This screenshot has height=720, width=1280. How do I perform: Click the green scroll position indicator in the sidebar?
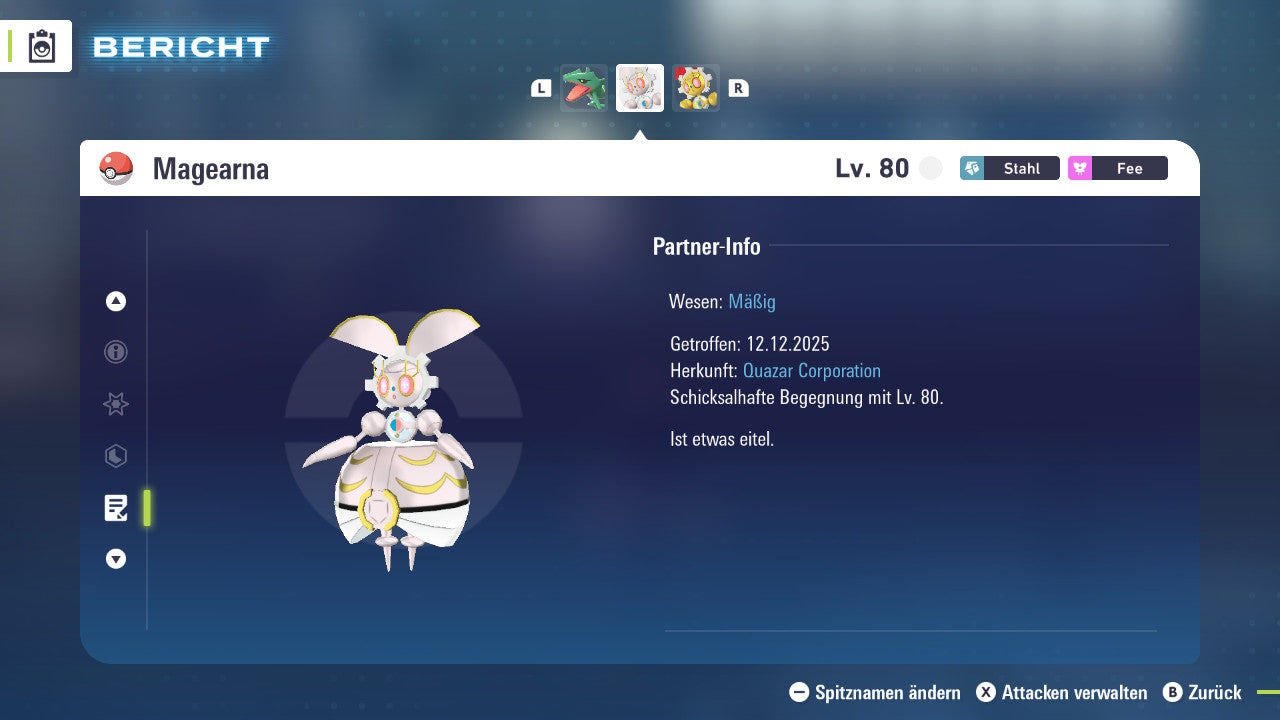pos(146,508)
